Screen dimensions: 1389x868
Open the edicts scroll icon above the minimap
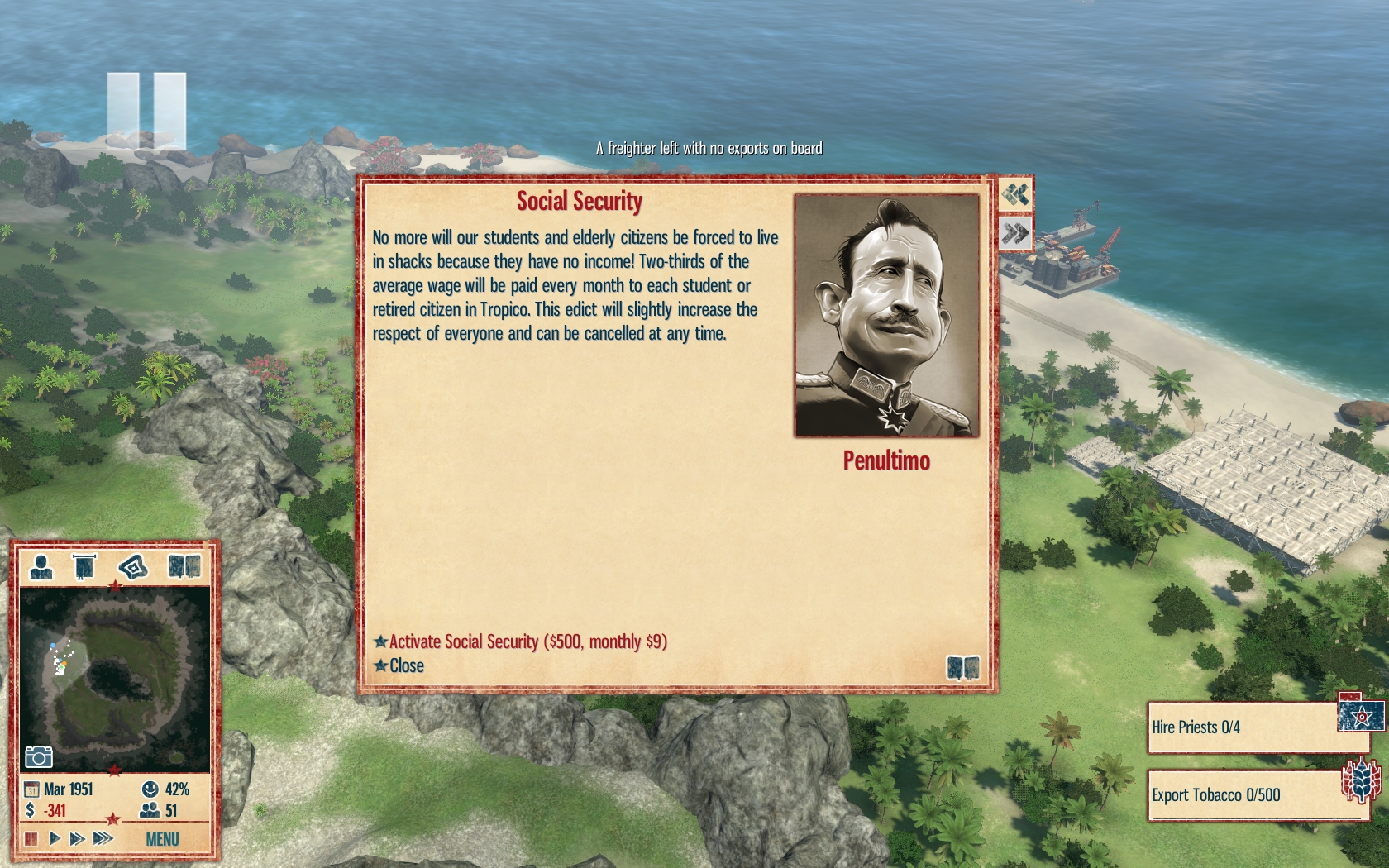[x=84, y=567]
